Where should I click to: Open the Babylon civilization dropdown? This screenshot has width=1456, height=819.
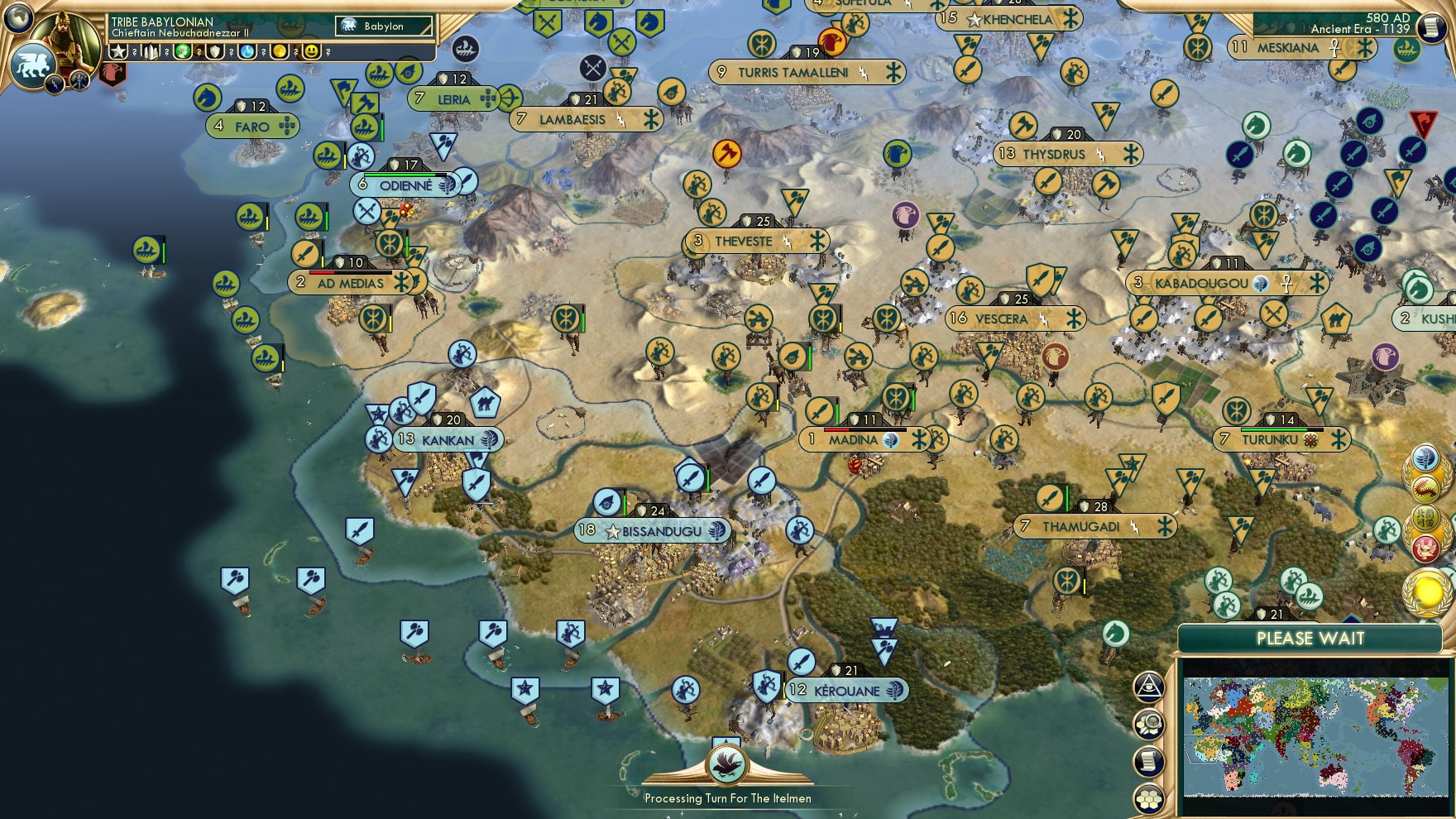381,26
